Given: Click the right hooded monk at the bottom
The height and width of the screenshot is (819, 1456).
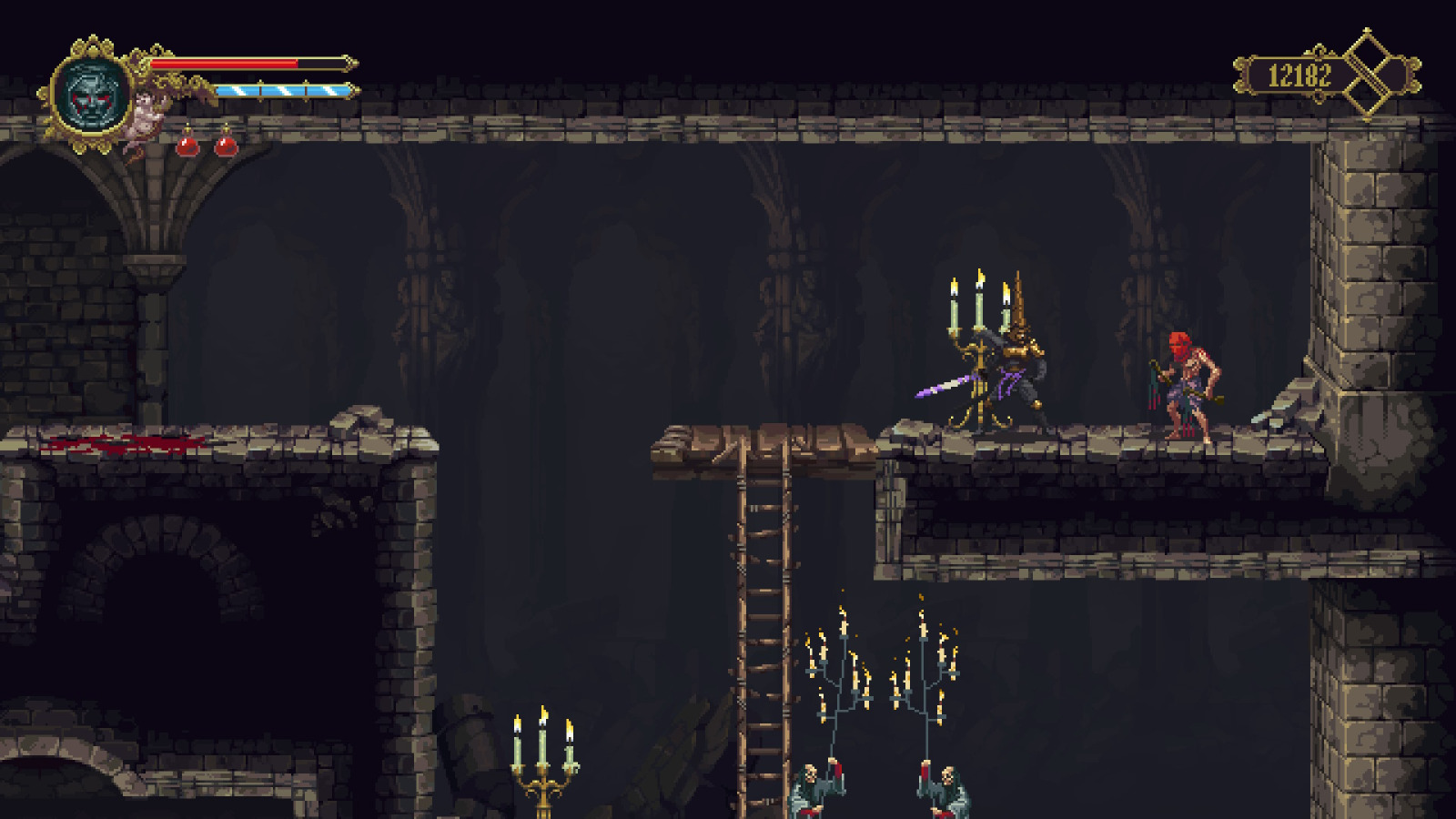Looking at the screenshot, I should [x=951, y=787].
